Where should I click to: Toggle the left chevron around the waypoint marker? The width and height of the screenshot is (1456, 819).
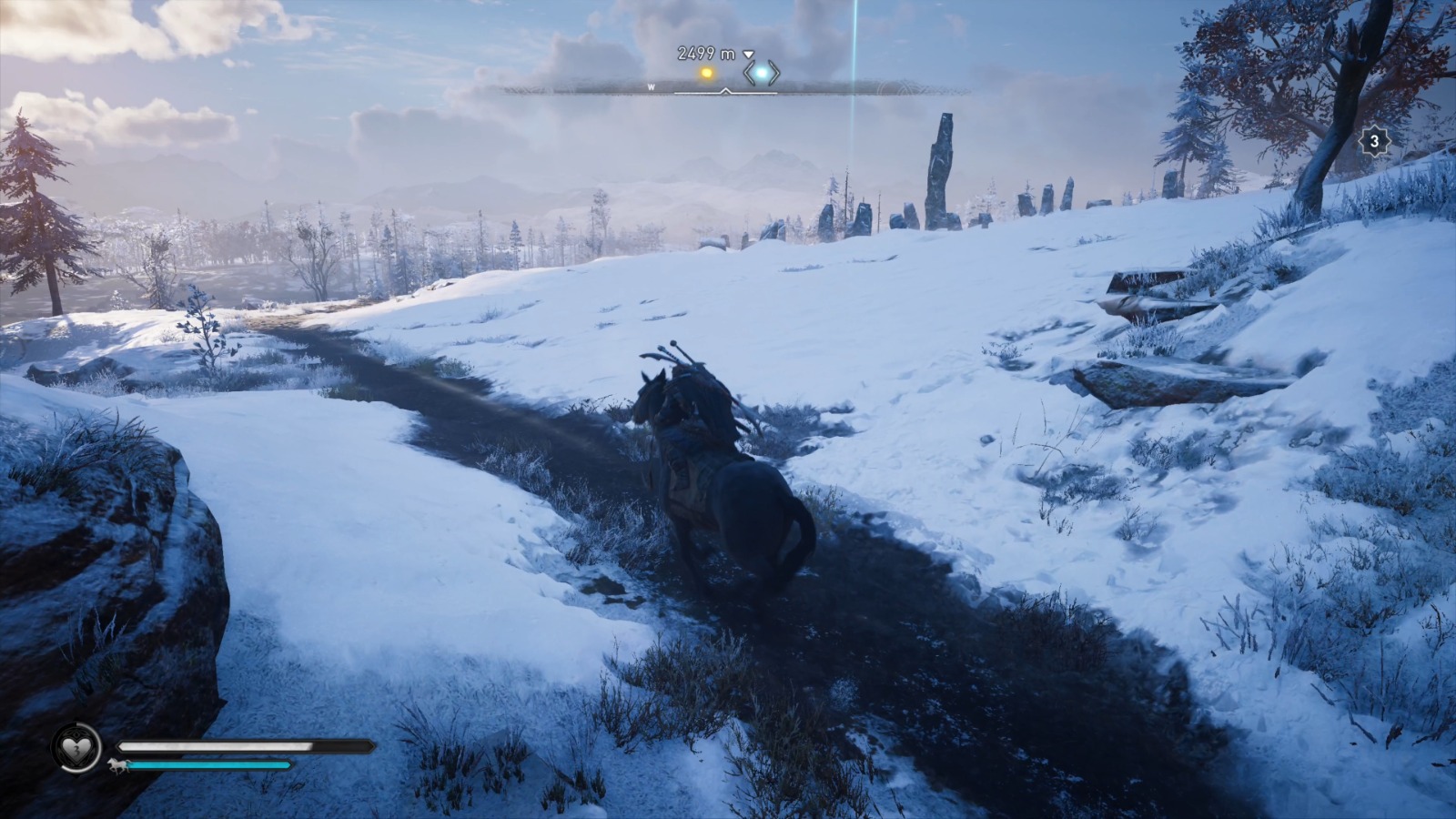(746, 72)
